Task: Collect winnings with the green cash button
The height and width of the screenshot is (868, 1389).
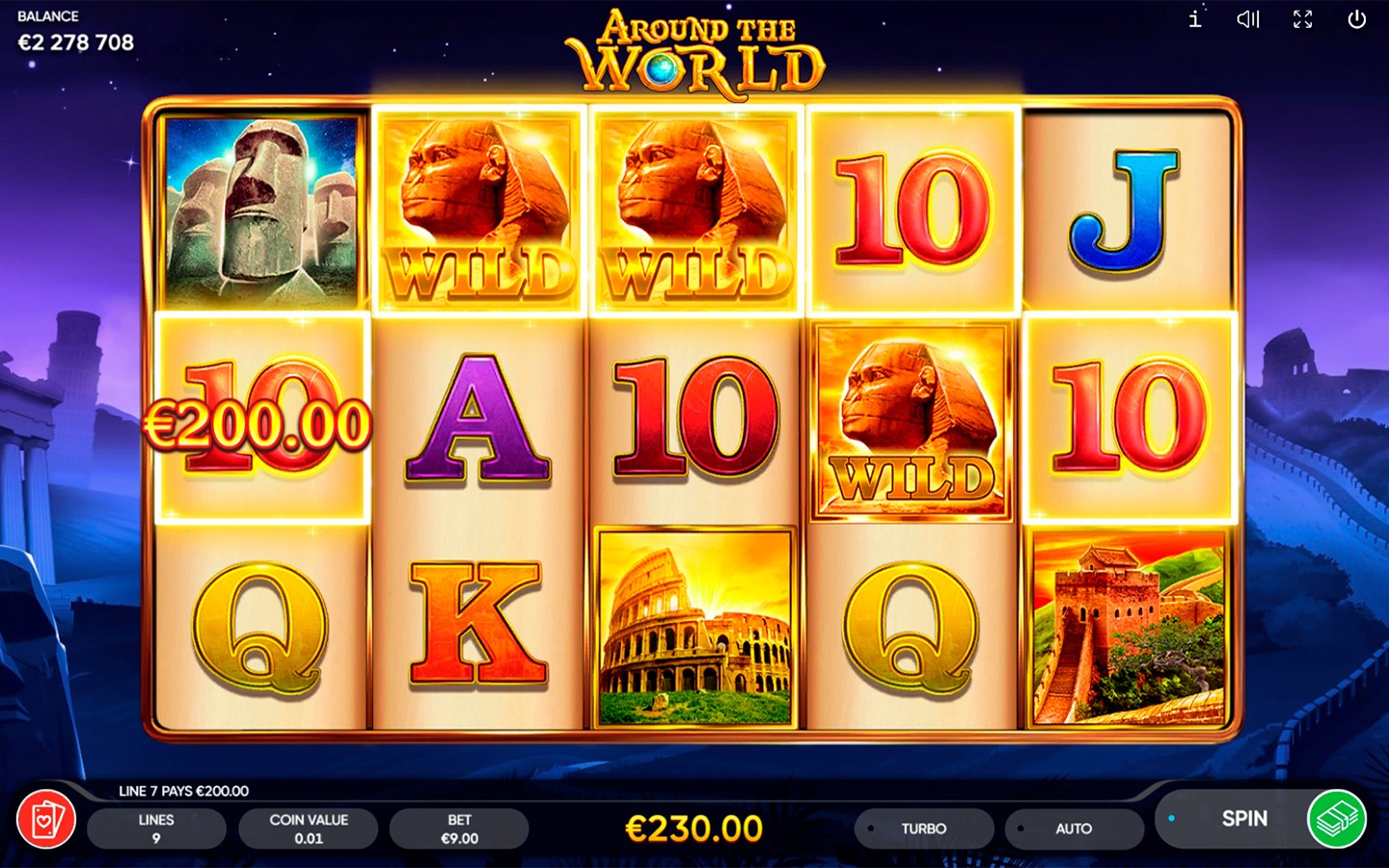Action: pyautogui.click(x=1336, y=819)
